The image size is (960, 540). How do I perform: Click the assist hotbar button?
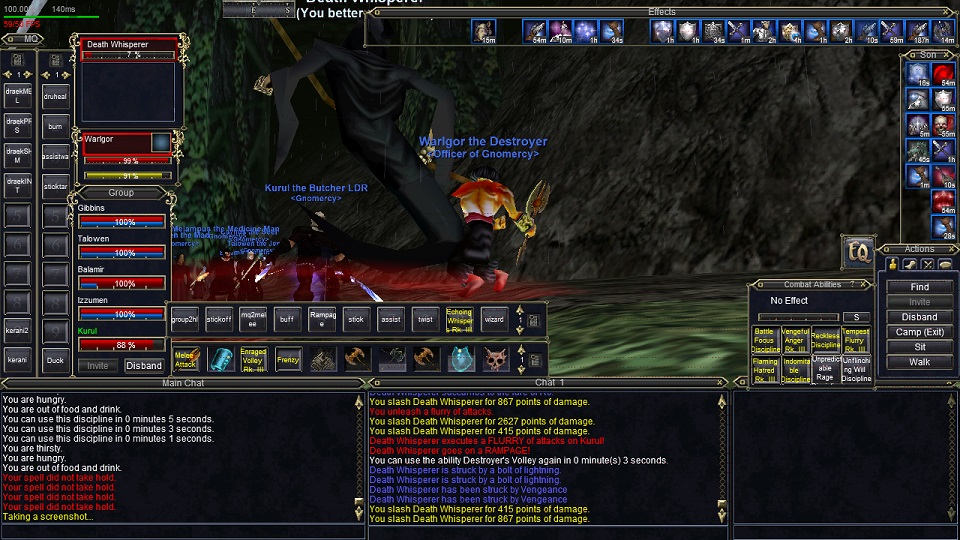(x=391, y=319)
